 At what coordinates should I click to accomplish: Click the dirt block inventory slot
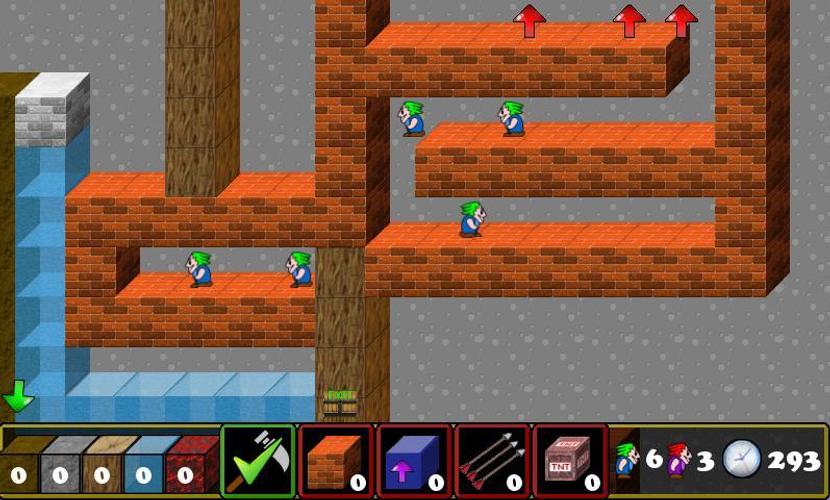[x=19, y=465]
